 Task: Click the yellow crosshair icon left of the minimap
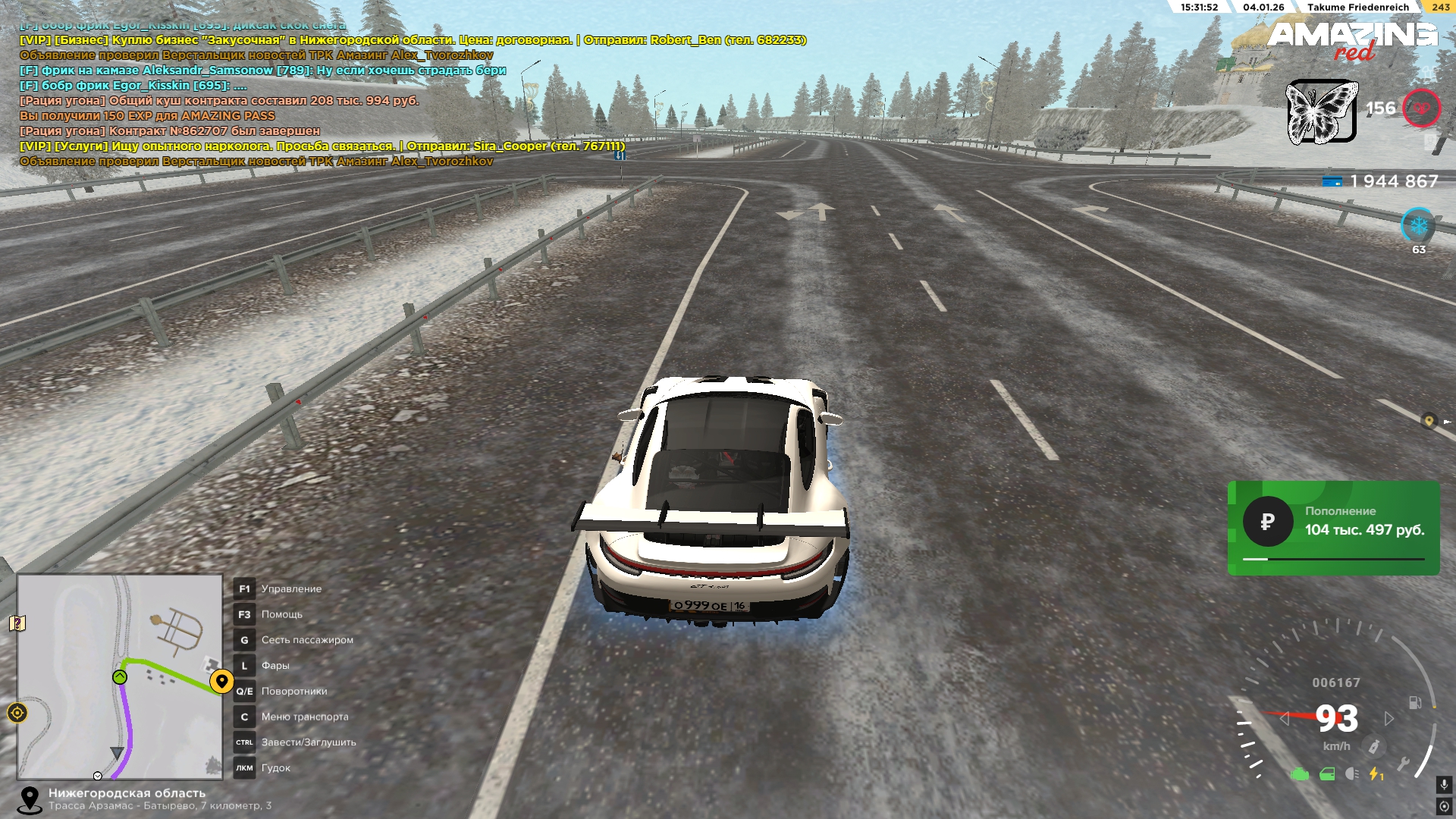point(17,713)
